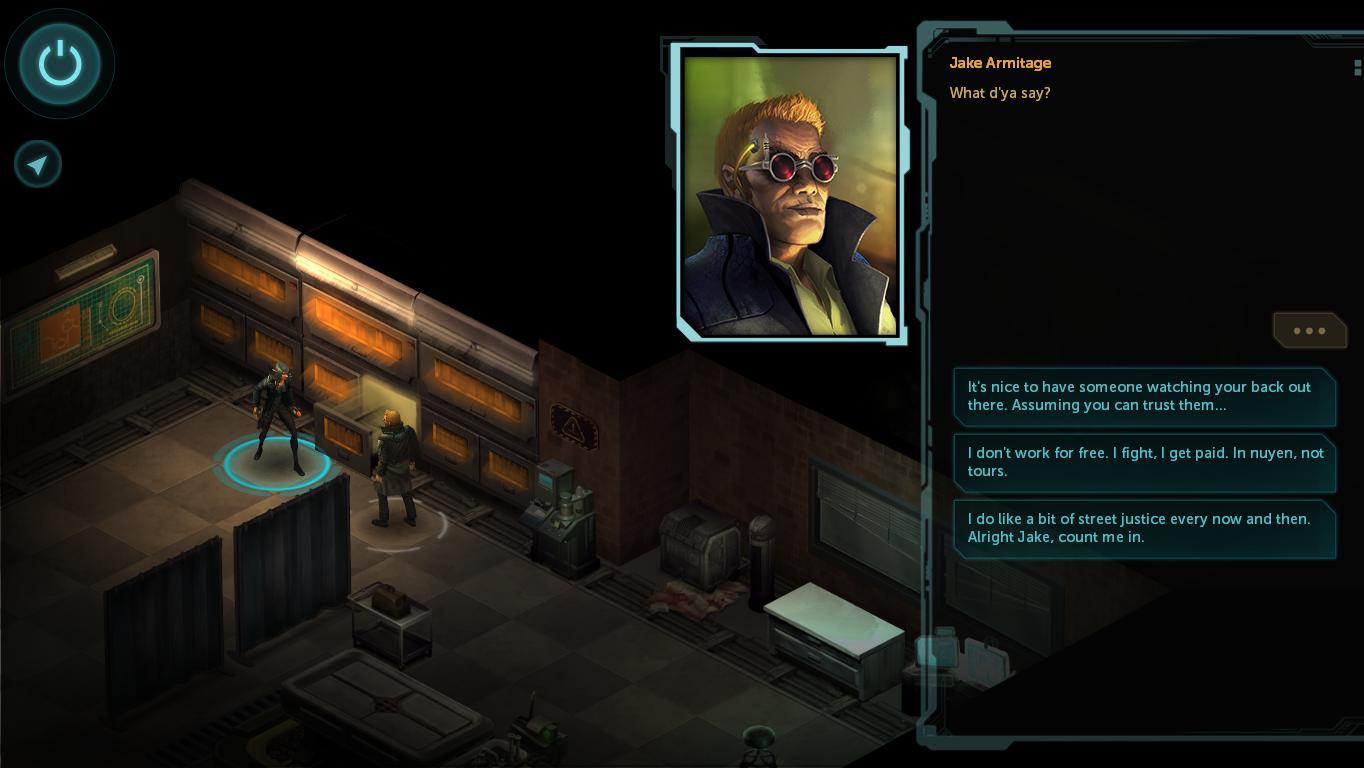Choose the reply about someone watching your back
Screen dimensions: 1364x768
[1143, 396]
